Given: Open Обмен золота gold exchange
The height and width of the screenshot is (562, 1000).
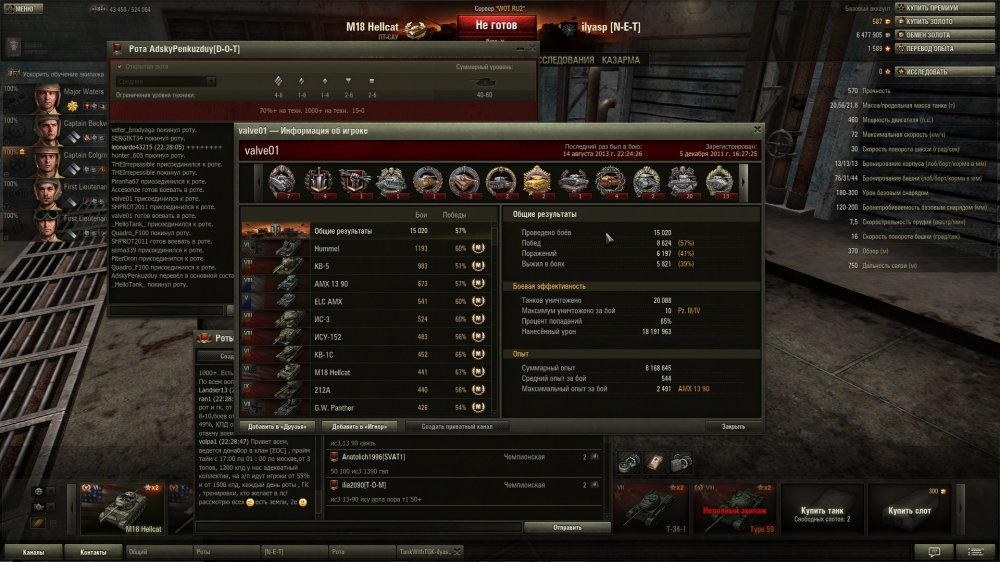Looking at the screenshot, I should point(929,34).
